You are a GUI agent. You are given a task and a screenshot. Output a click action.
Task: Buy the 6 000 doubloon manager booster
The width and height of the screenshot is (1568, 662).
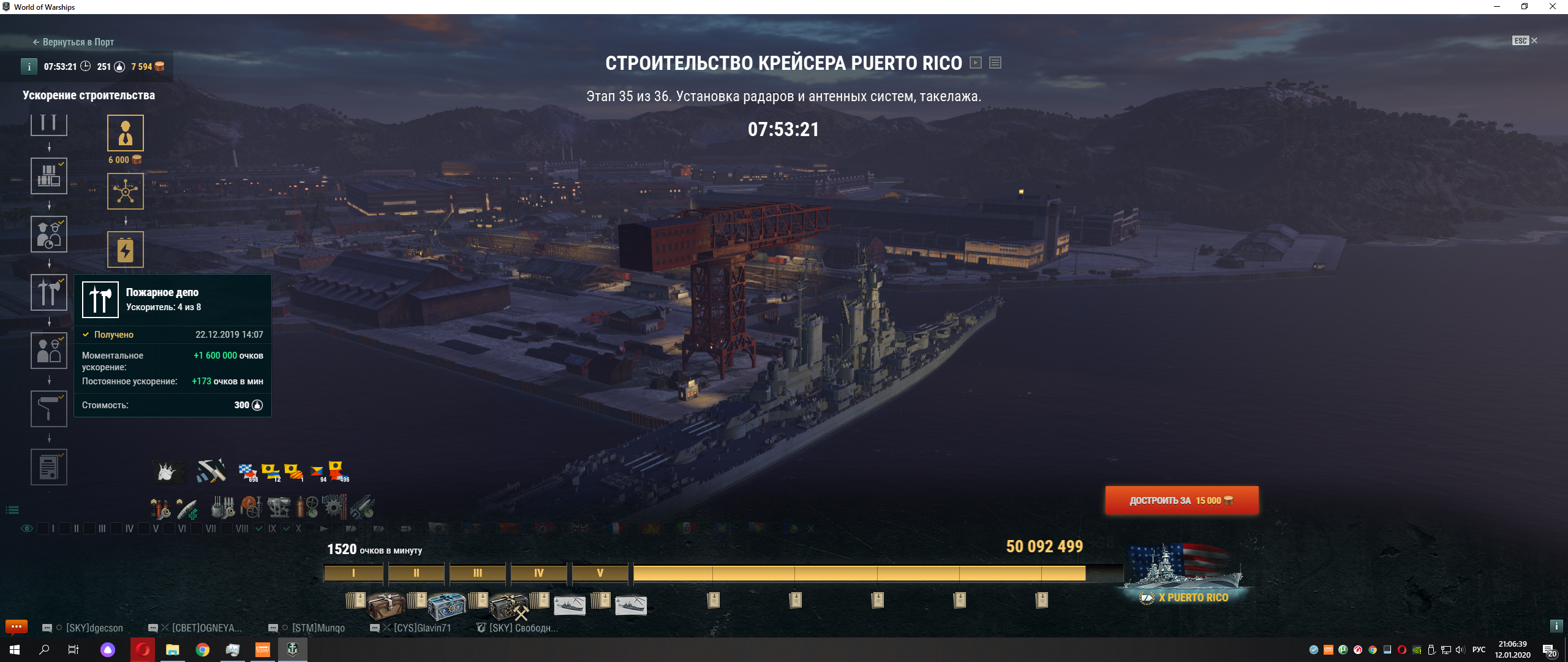(126, 133)
